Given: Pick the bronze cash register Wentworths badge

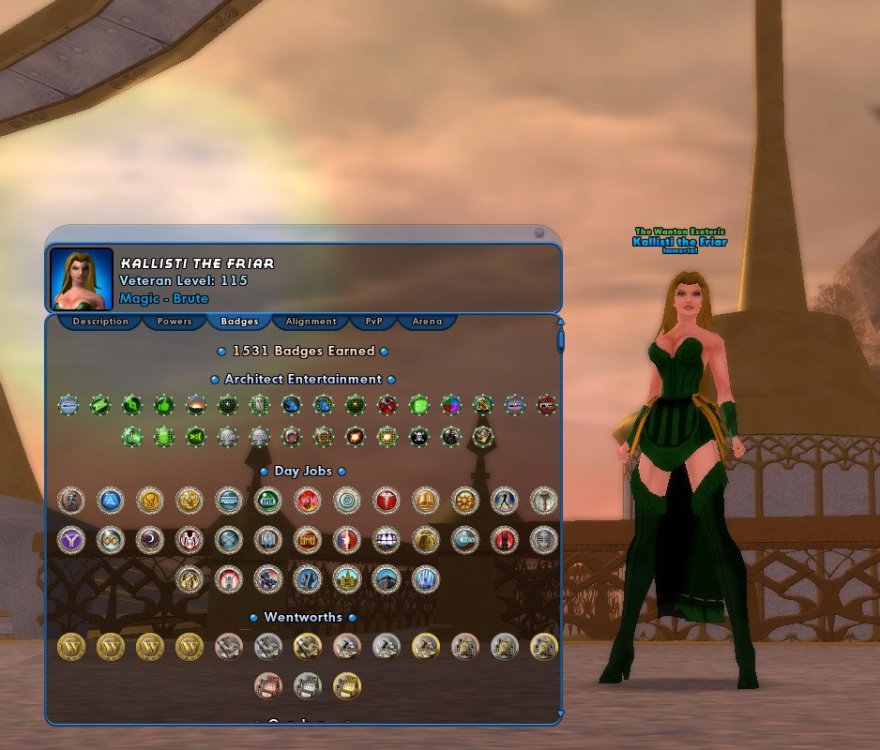Looking at the screenshot, I should coord(268,685).
